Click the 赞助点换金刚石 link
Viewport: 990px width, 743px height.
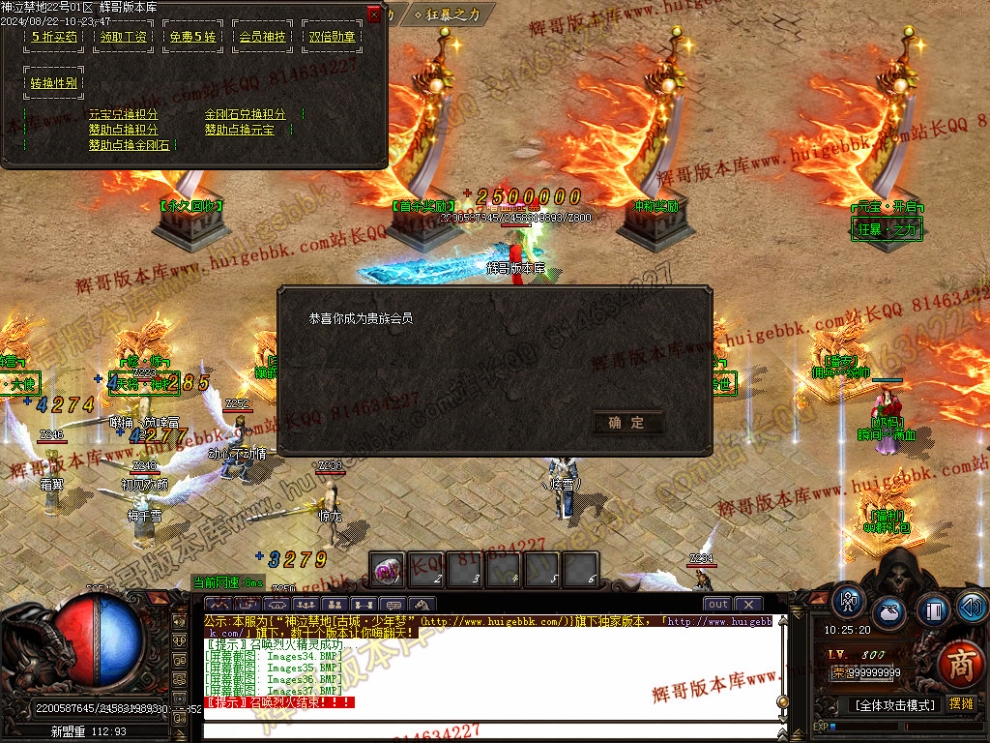(x=129, y=145)
